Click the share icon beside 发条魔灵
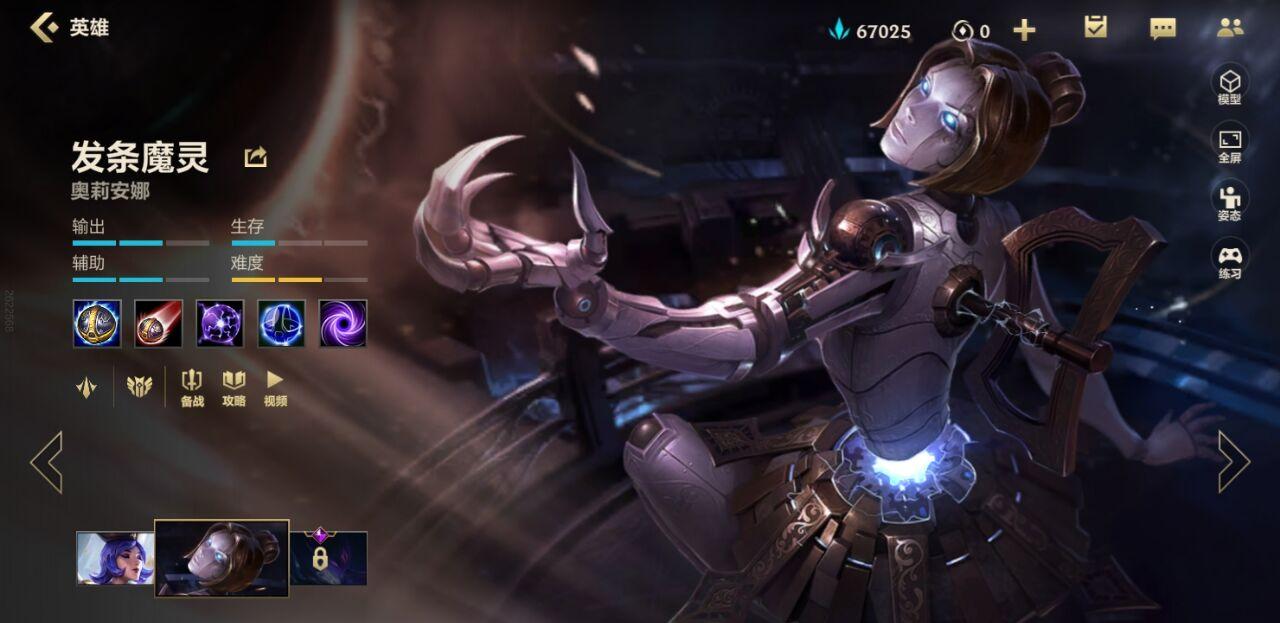1280x623 pixels. click(x=255, y=157)
